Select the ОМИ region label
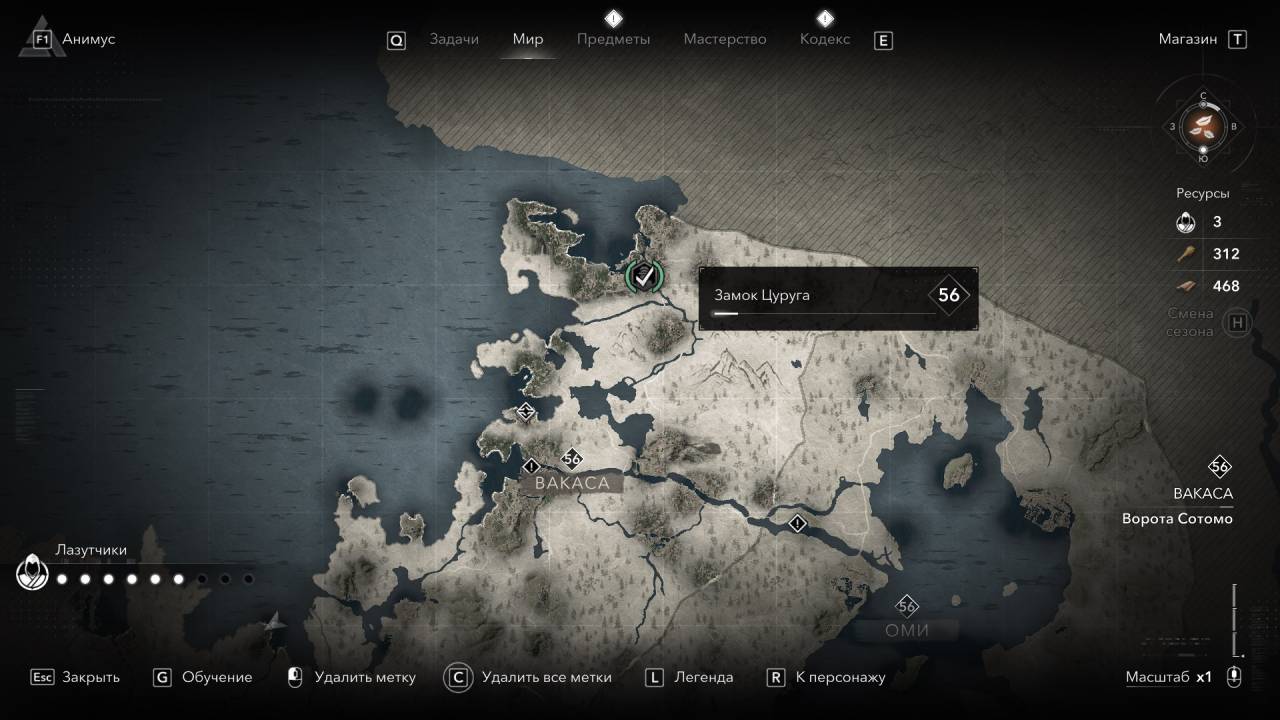 coord(907,630)
